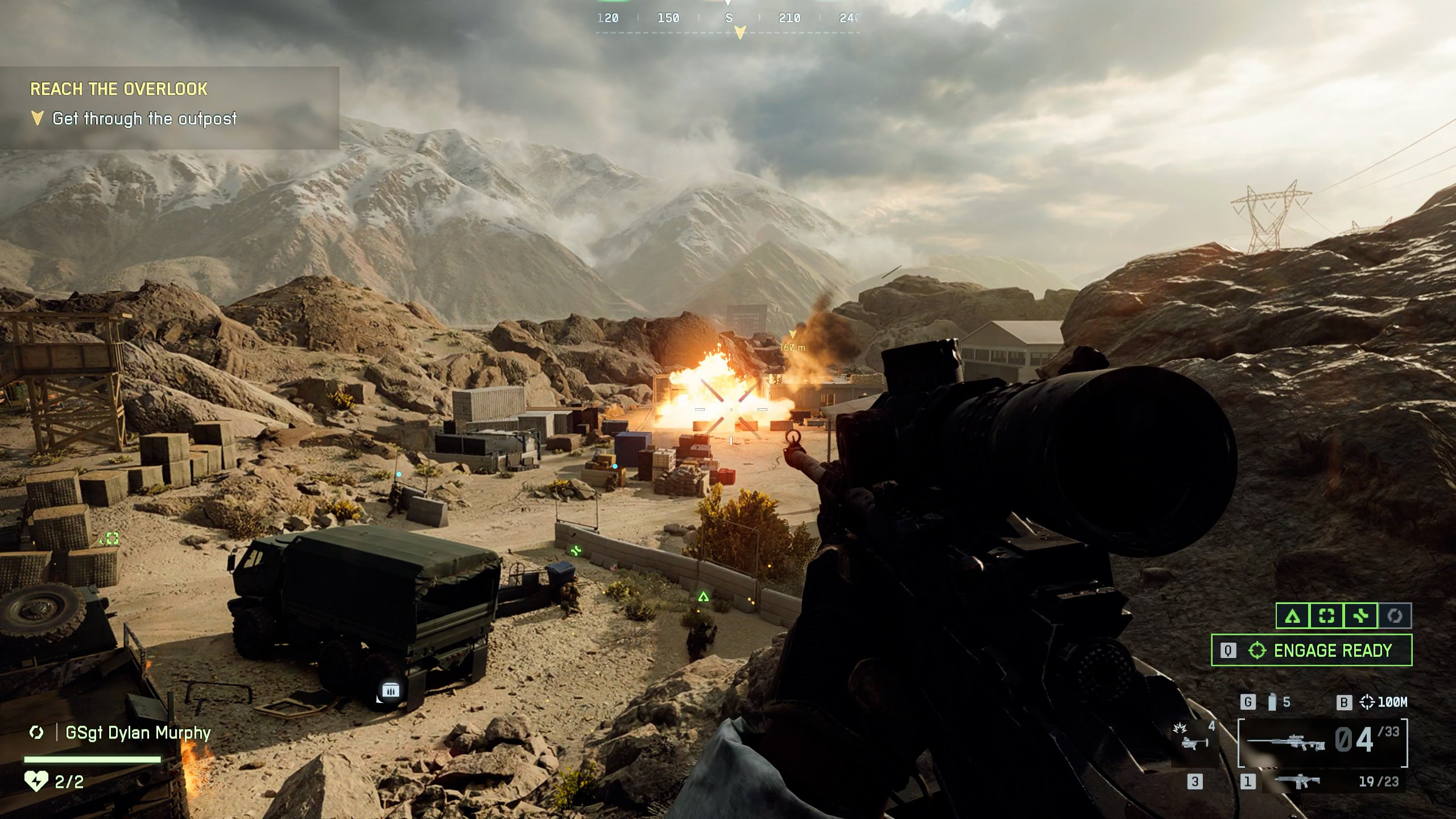The height and width of the screenshot is (819, 1456).
Task: Select the crossed-bars squad command icon
Action: pyautogui.click(x=1360, y=616)
